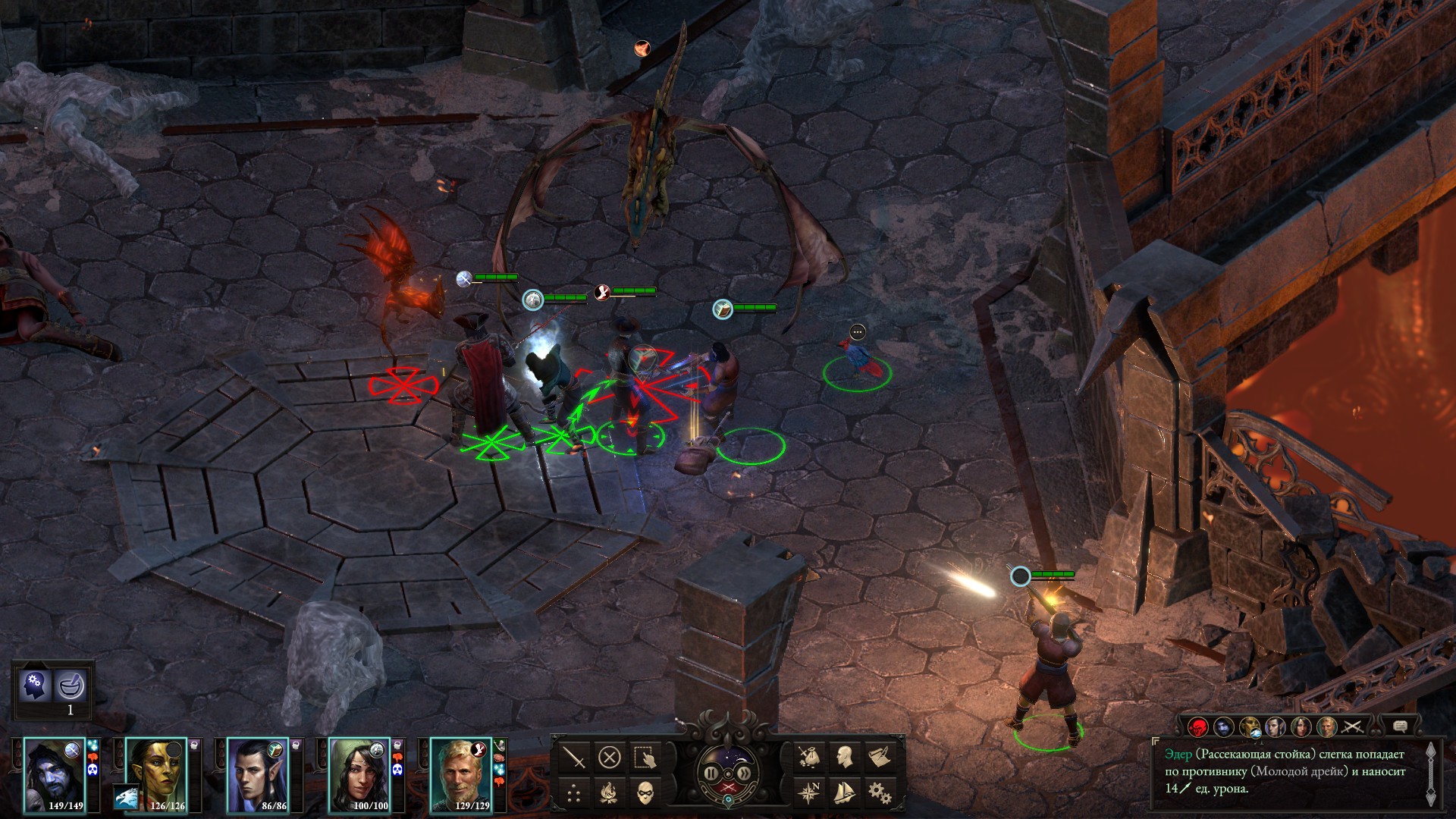
Task: Select the green-hooded woman's portrait
Action: (359, 775)
